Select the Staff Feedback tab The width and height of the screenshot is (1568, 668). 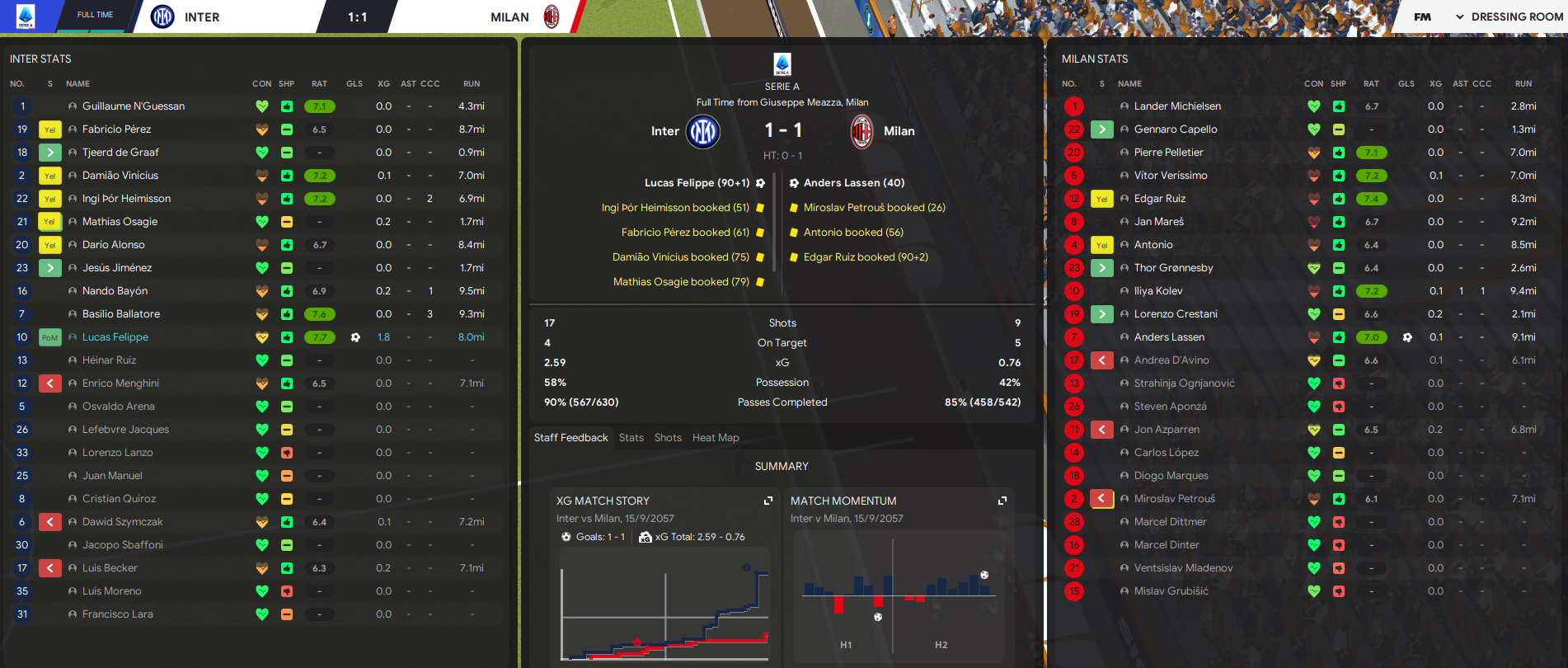click(x=570, y=438)
